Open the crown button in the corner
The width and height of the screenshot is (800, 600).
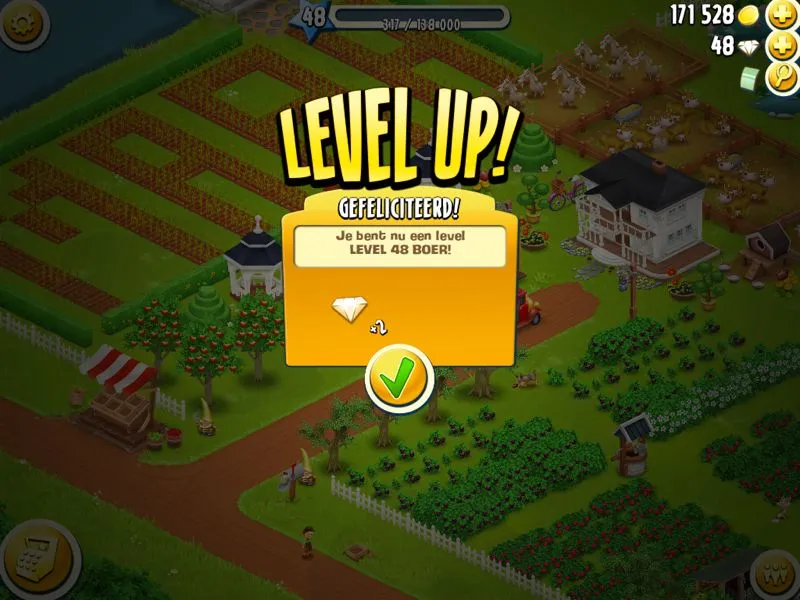(775, 575)
